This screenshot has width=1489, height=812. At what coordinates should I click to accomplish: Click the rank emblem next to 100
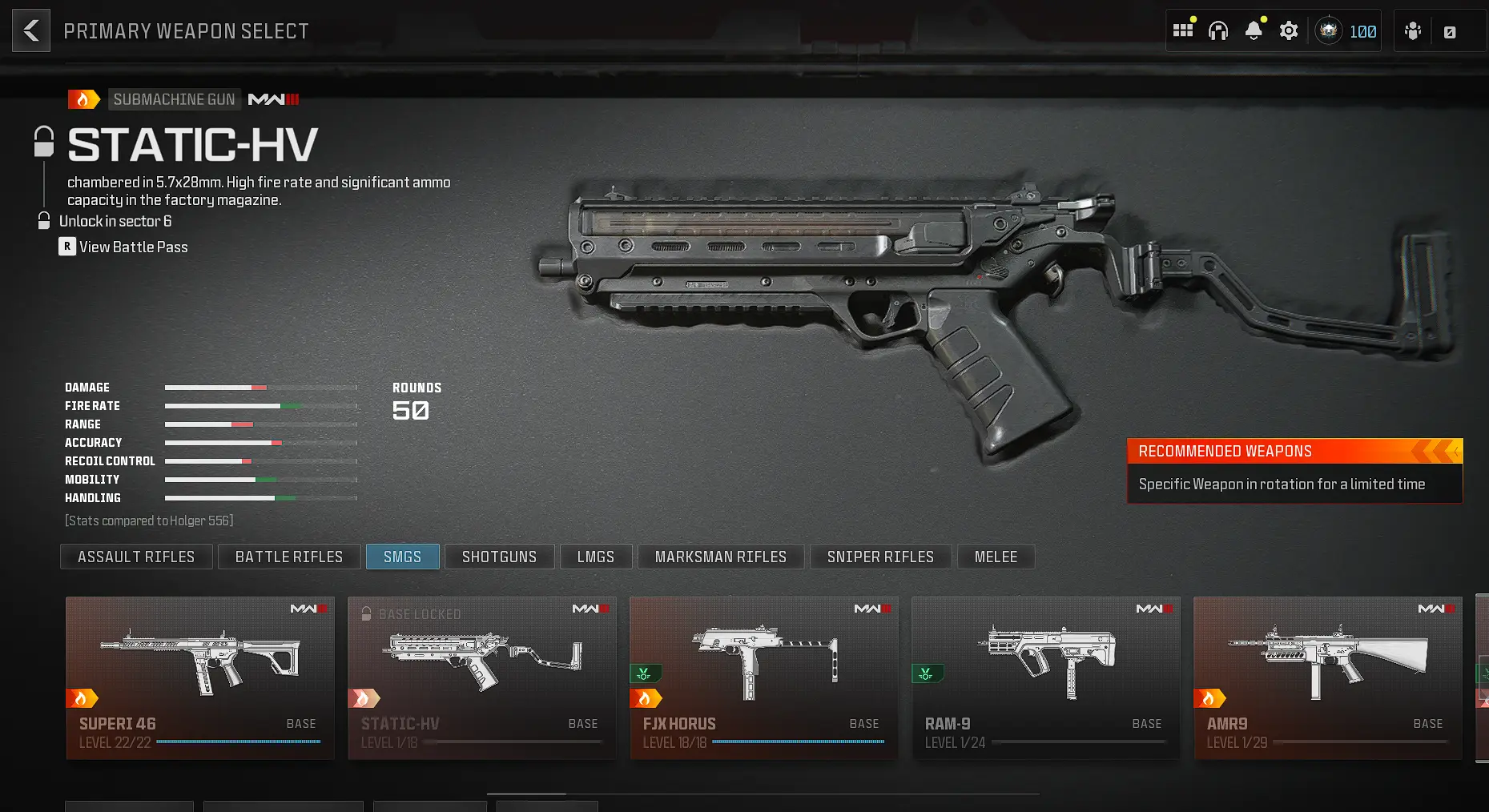(1328, 30)
